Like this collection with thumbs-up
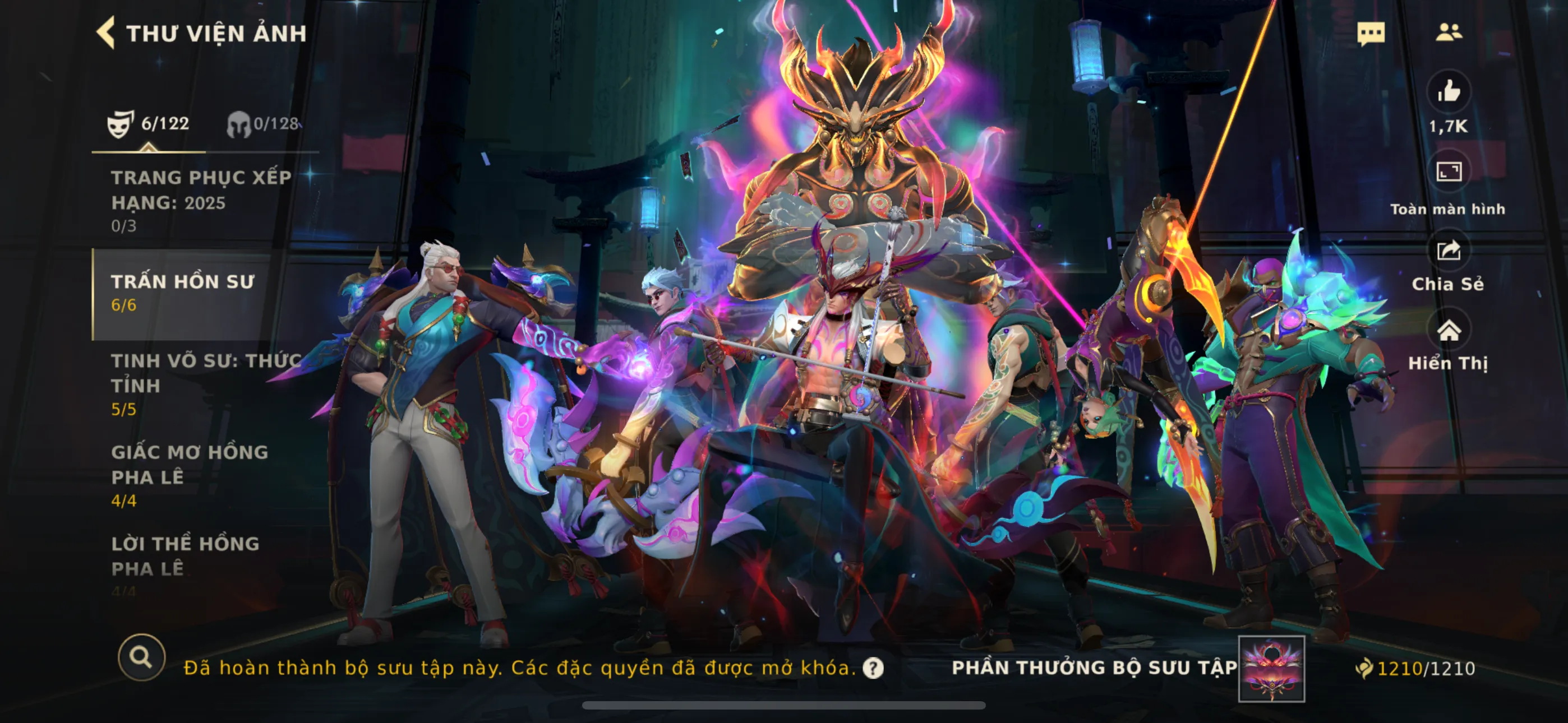The image size is (1568, 723). 1448,92
